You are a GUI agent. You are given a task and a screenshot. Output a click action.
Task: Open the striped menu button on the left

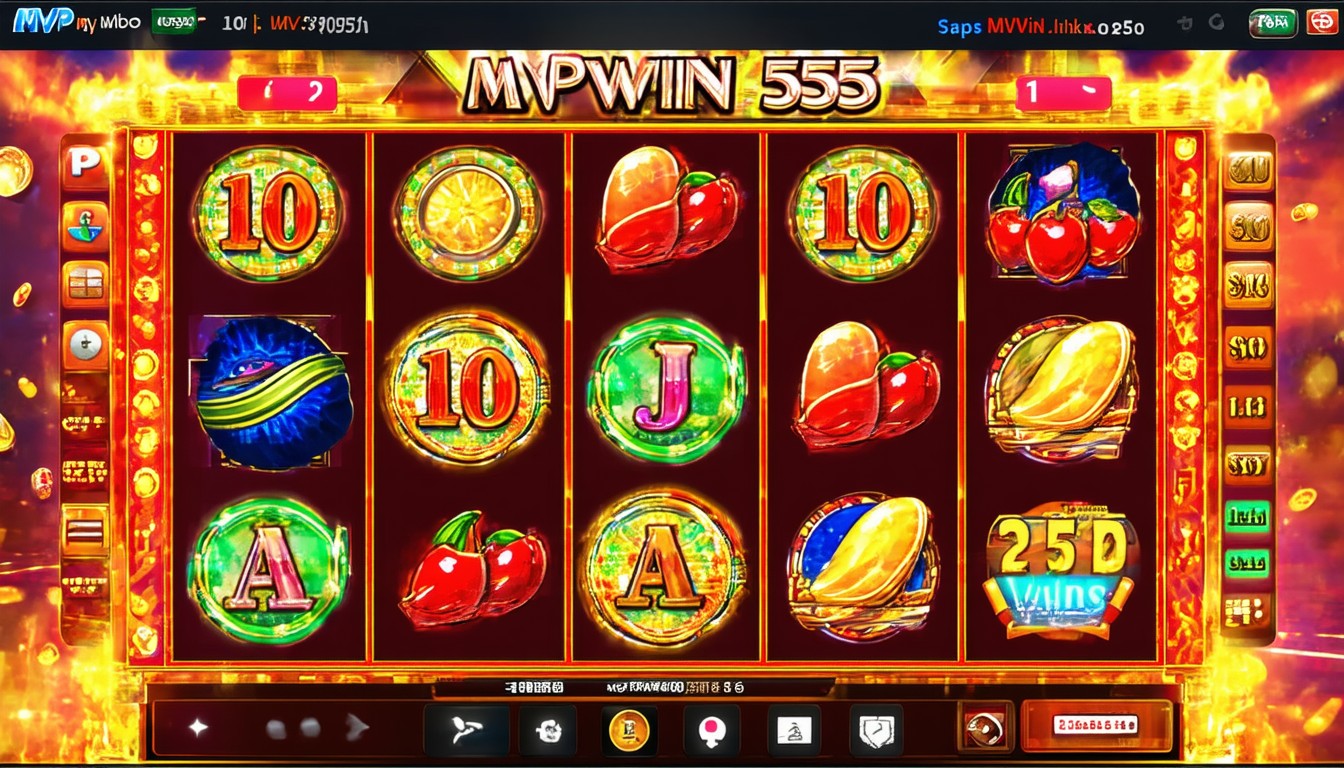(86, 528)
